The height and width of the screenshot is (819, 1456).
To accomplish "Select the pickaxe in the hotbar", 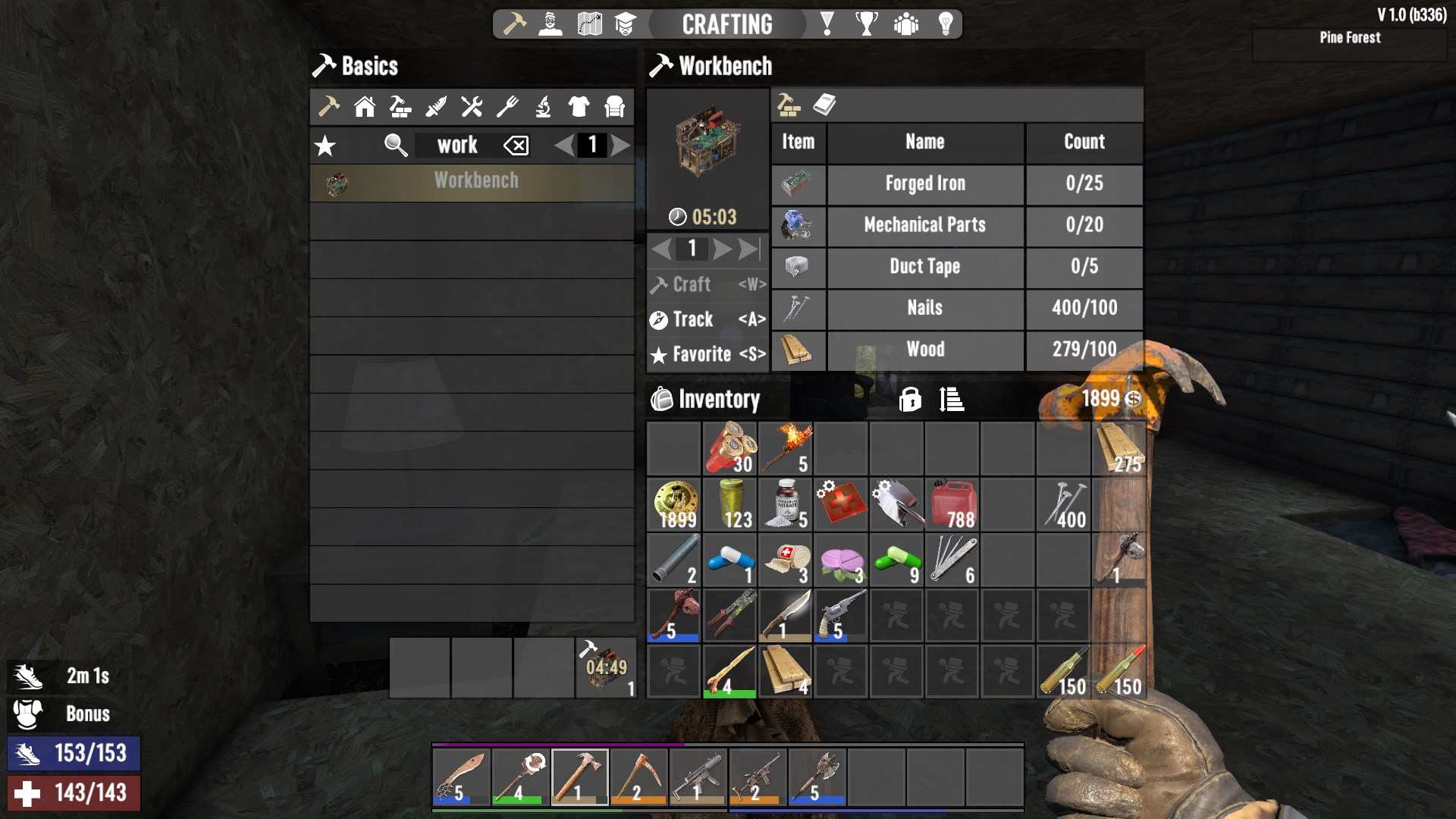I will coord(639,777).
